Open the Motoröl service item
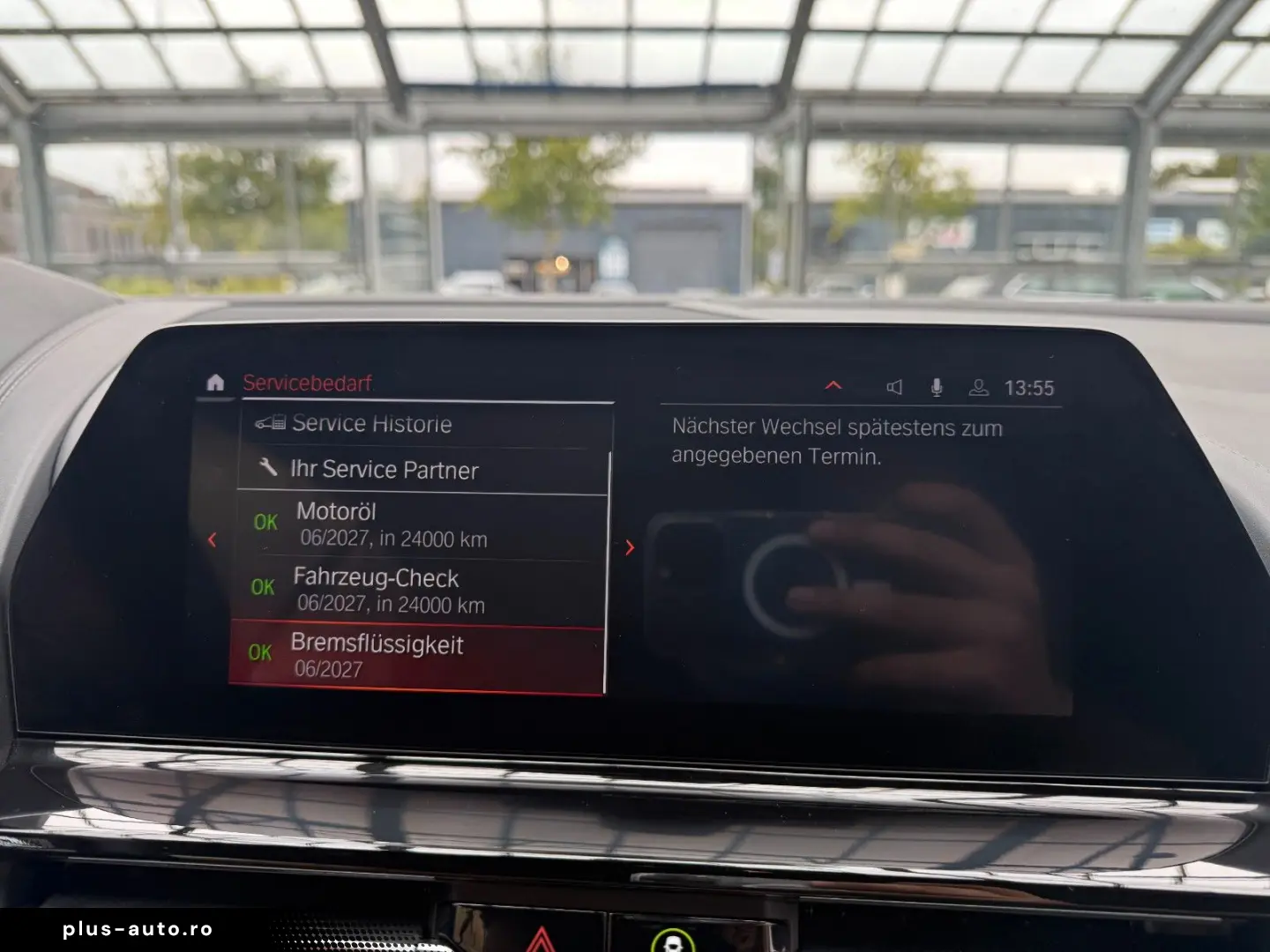 click(422, 525)
